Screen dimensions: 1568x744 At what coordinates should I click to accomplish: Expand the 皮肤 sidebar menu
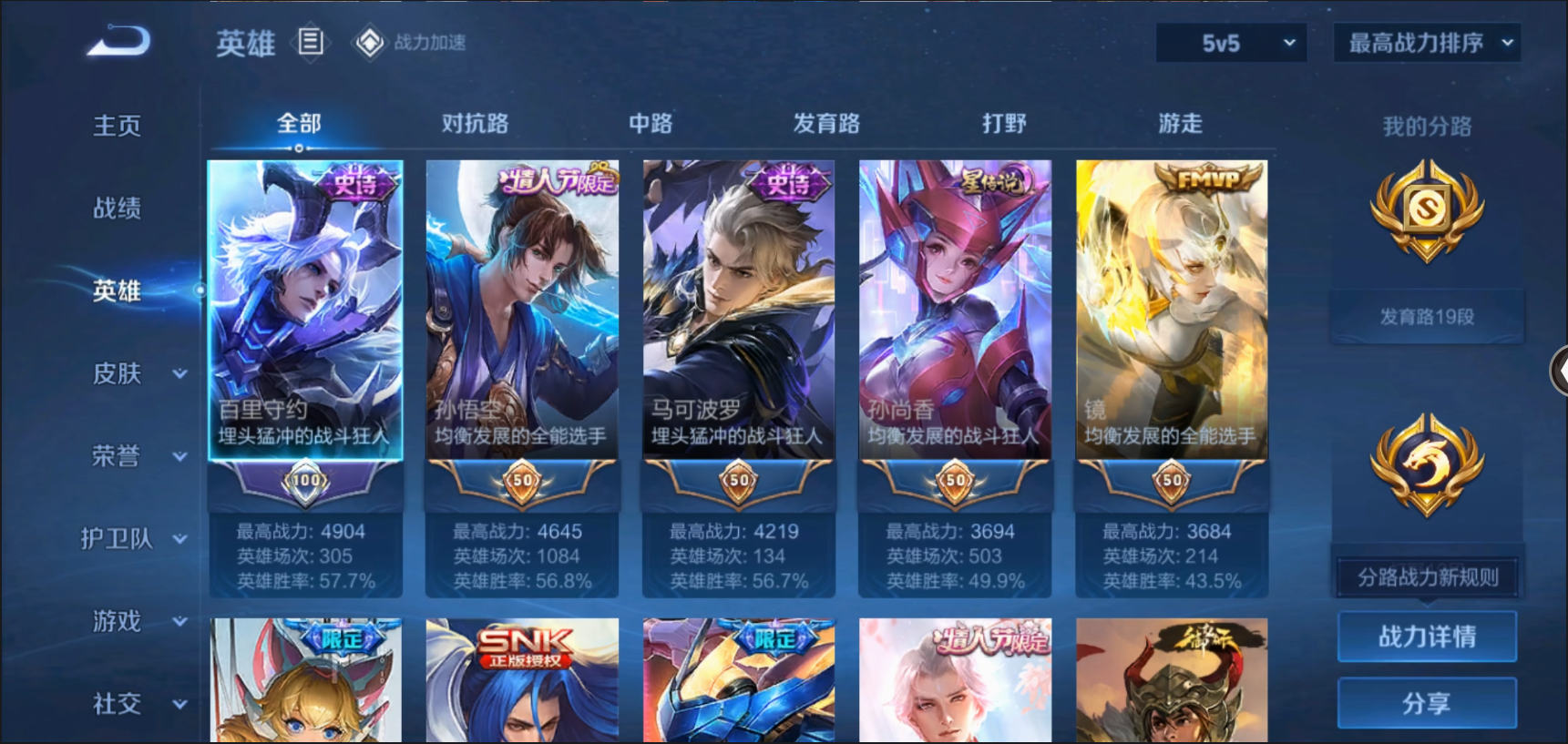137,373
